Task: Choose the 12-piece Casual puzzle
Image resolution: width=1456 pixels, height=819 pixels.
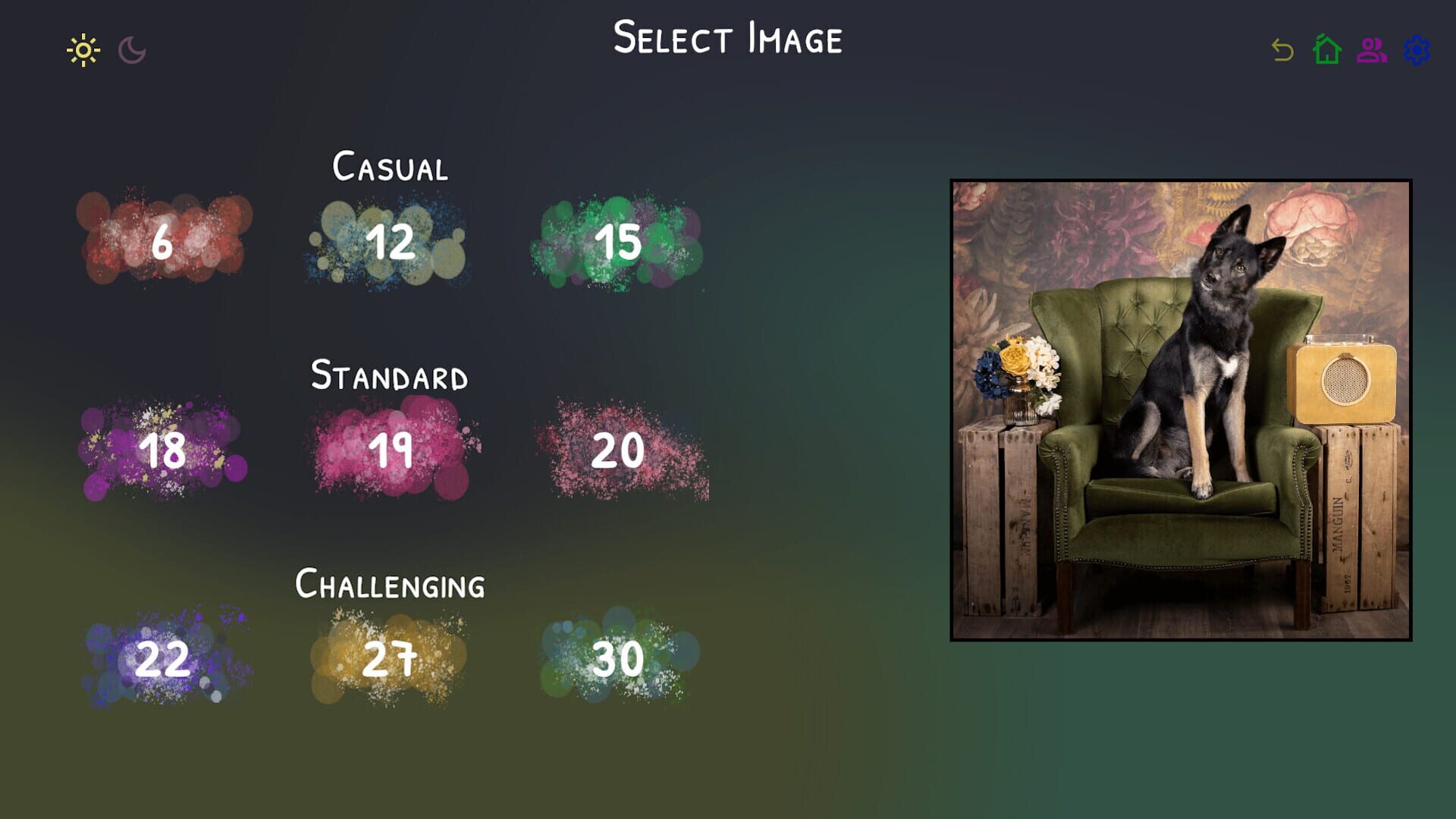Action: 391,243
